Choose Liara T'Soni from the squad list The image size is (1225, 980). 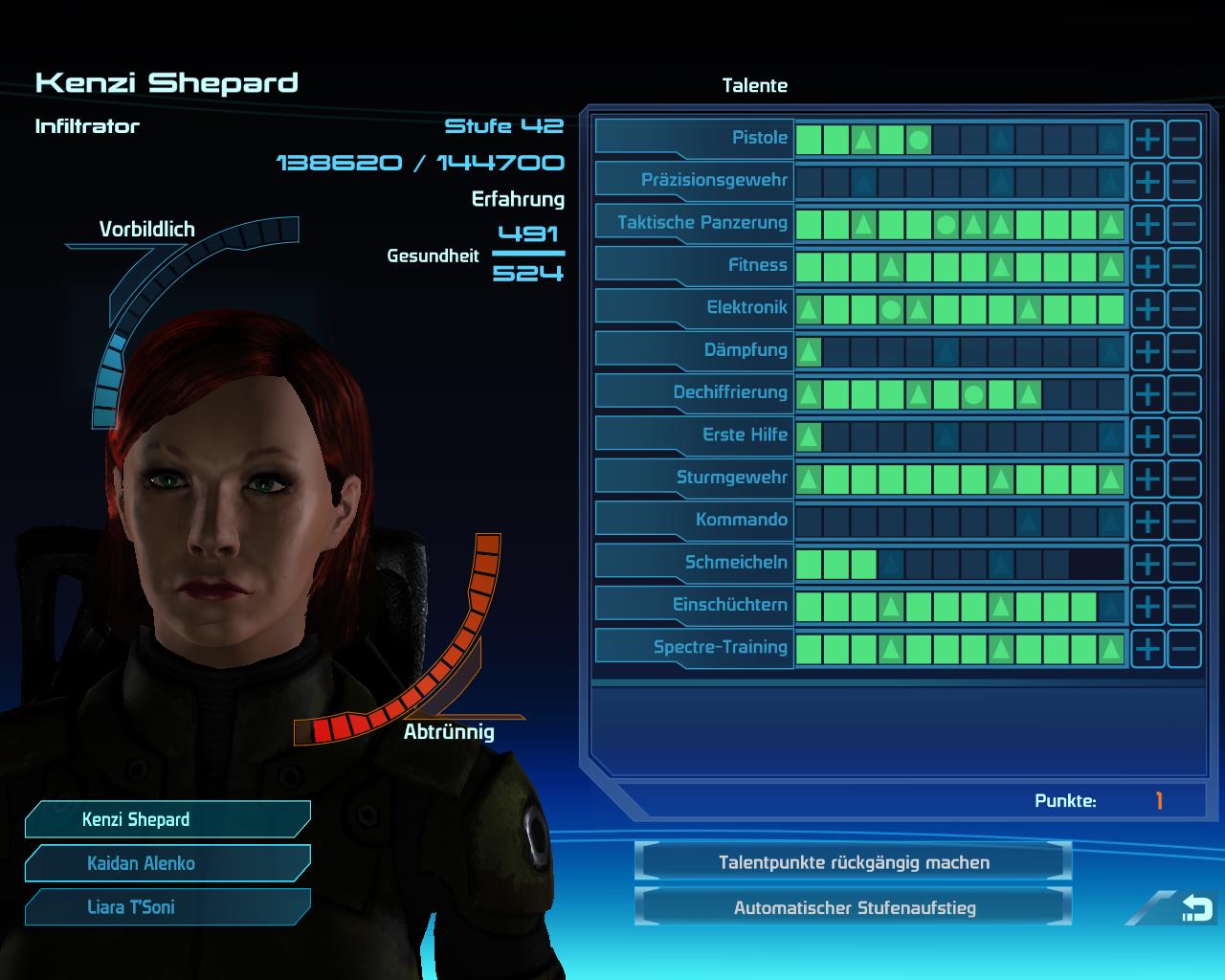167,907
